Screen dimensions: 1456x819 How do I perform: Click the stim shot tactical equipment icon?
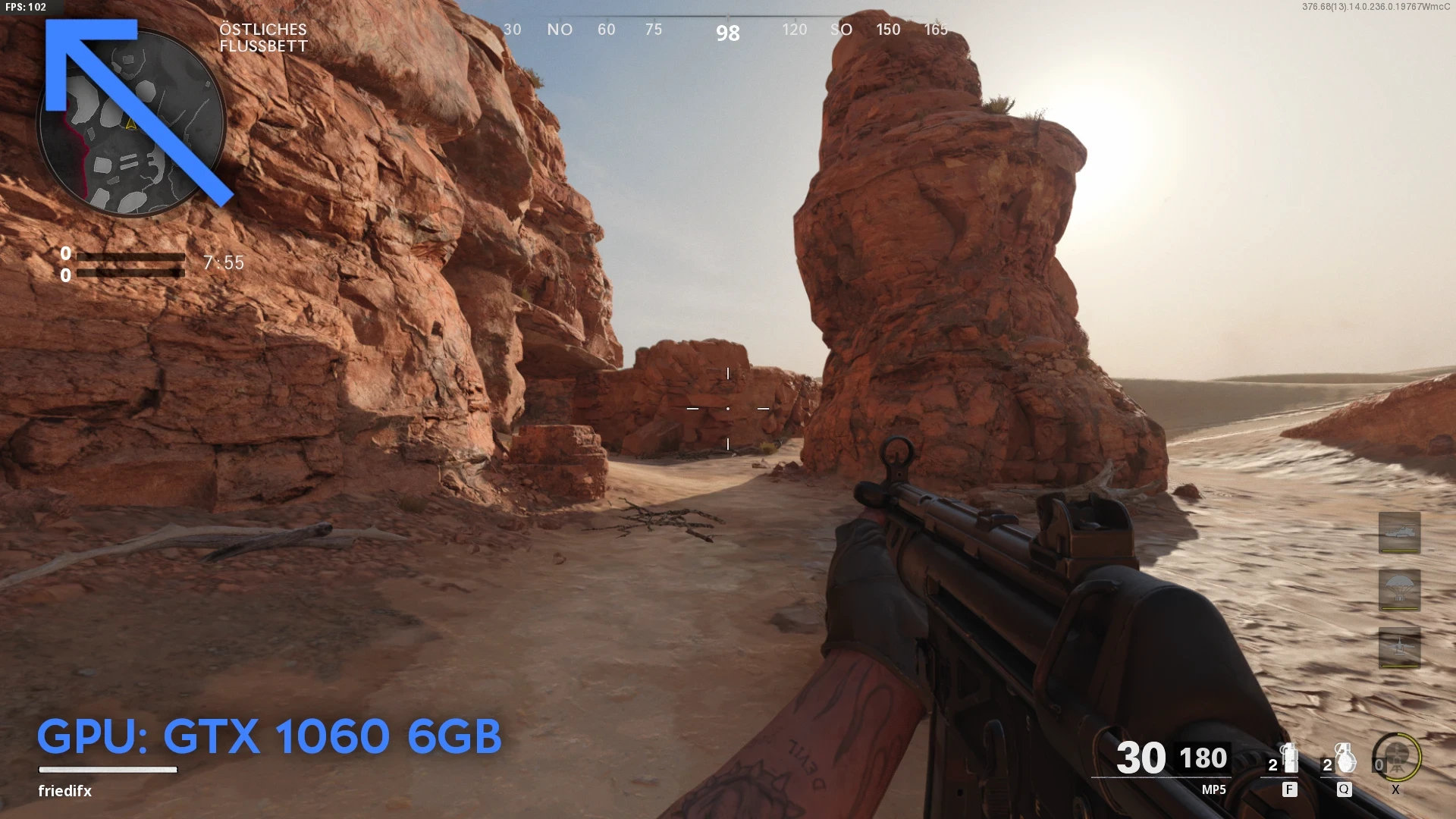(x=1289, y=758)
